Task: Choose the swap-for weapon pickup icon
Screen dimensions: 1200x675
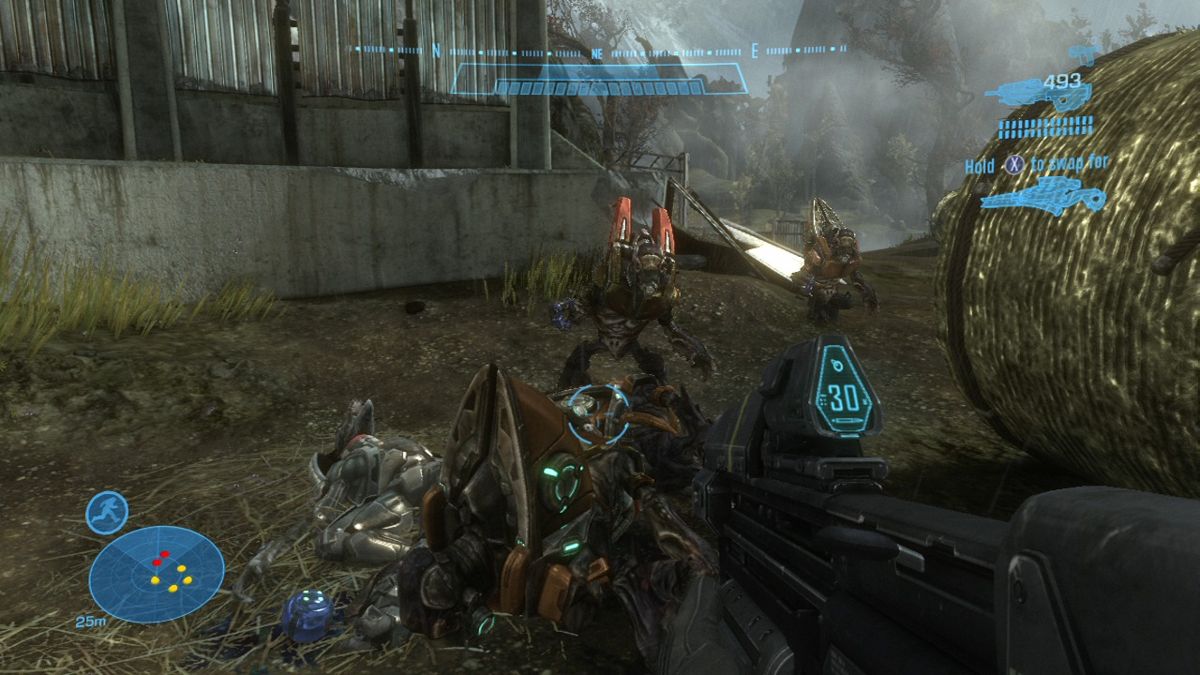Action: (1043, 195)
